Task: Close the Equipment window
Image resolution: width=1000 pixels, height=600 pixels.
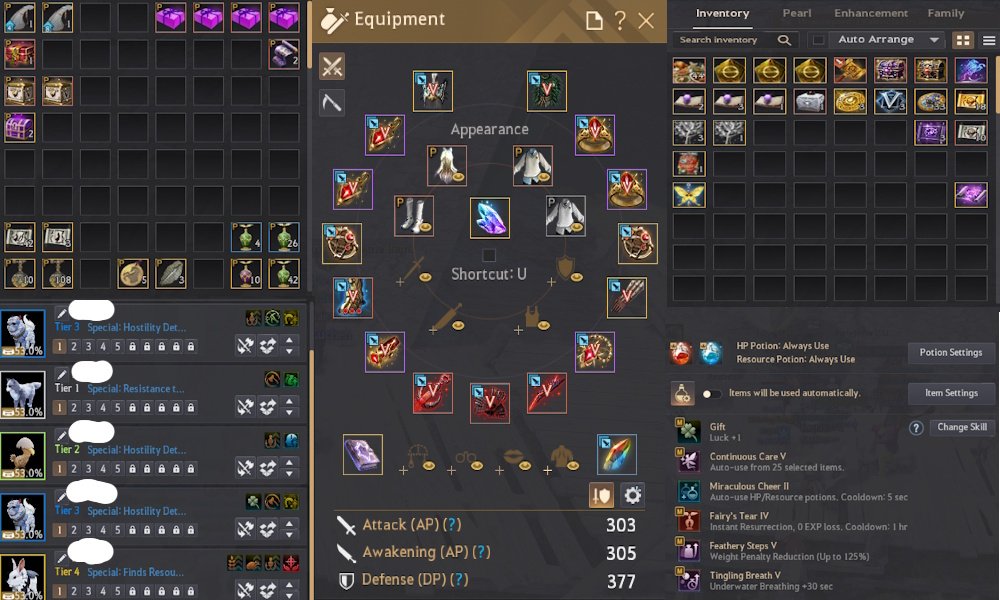Action: tap(646, 20)
